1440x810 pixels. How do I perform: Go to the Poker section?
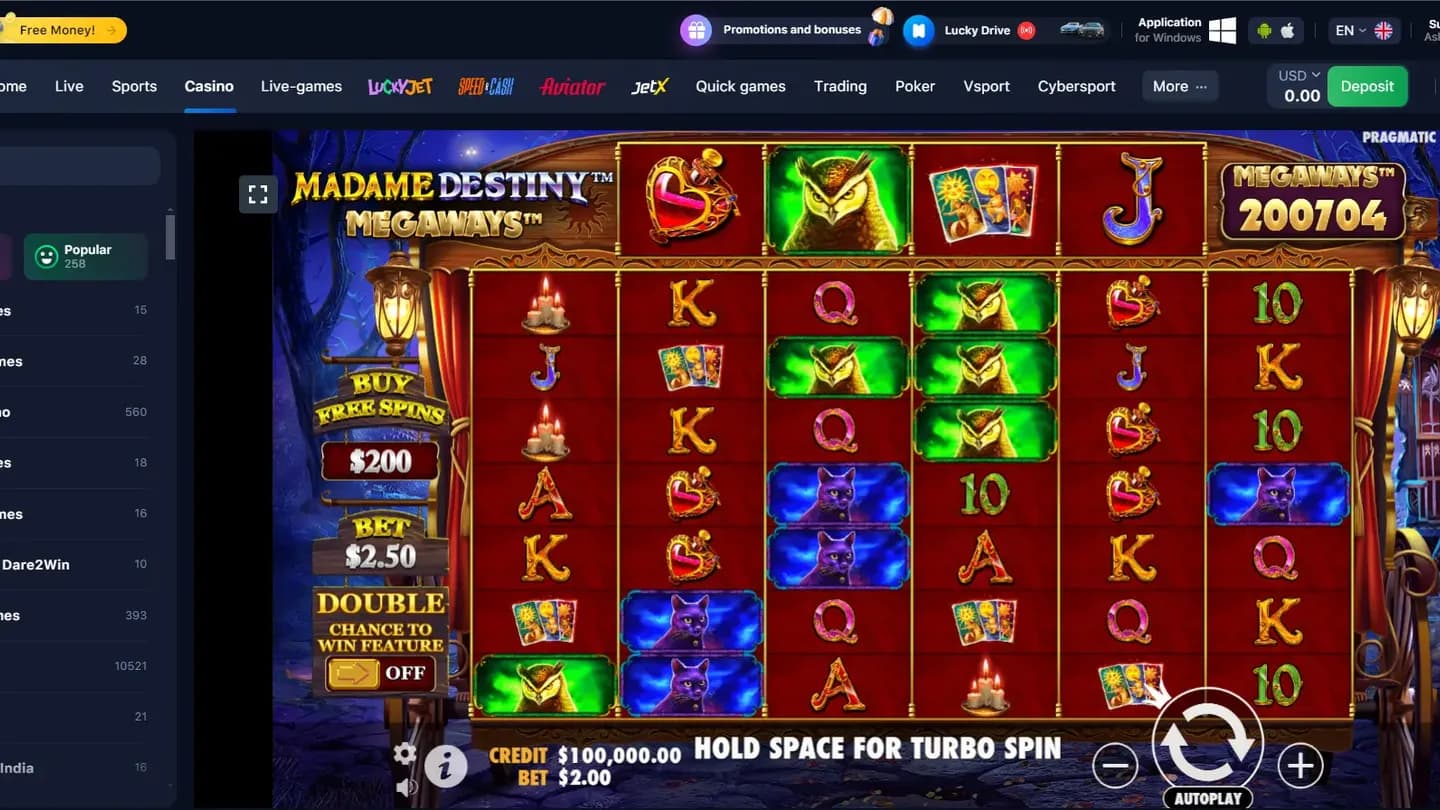pyautogui.click(x=915, y=86)
